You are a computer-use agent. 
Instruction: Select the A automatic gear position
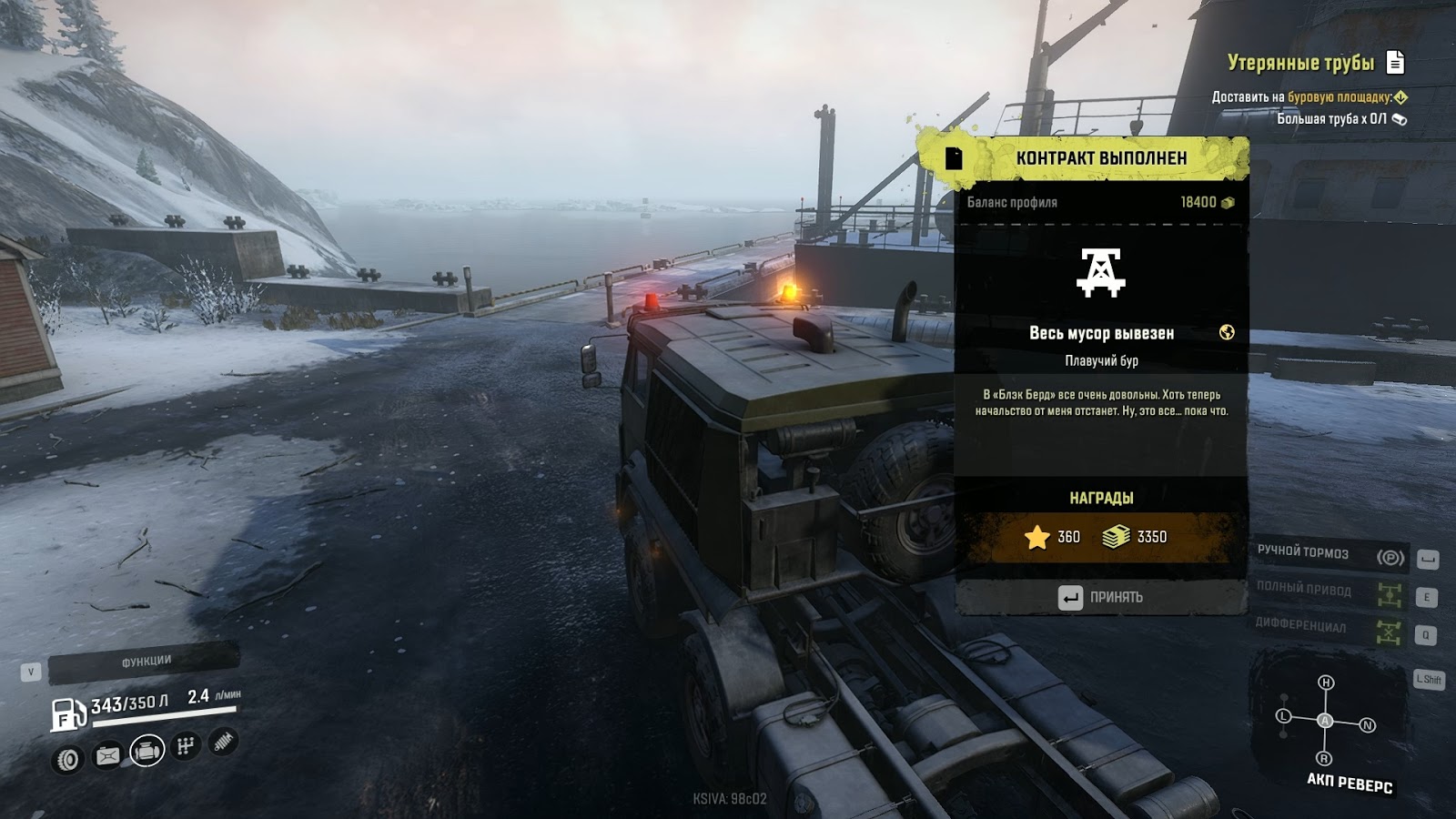(1325, 721)
